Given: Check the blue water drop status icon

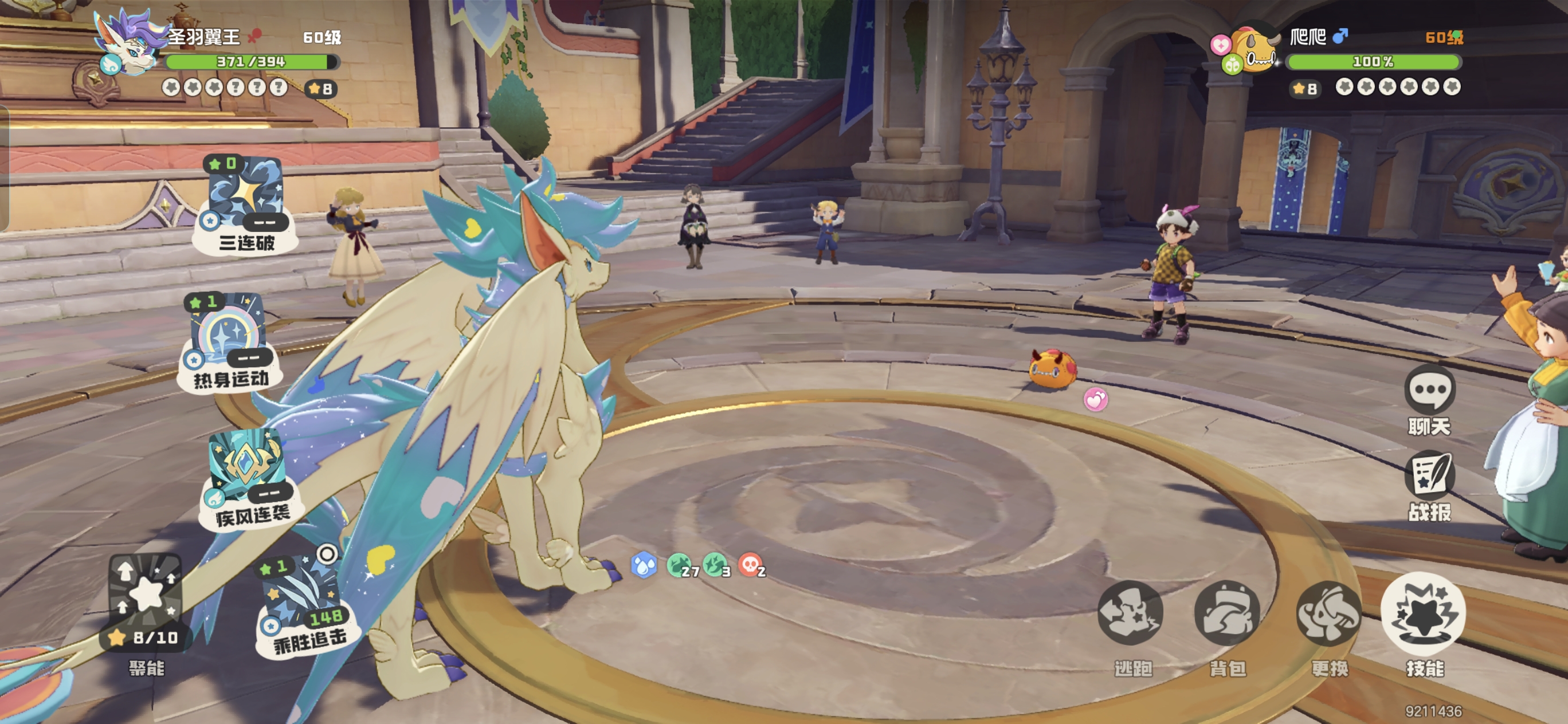Looking at the screenshot, I should [644, 565].
